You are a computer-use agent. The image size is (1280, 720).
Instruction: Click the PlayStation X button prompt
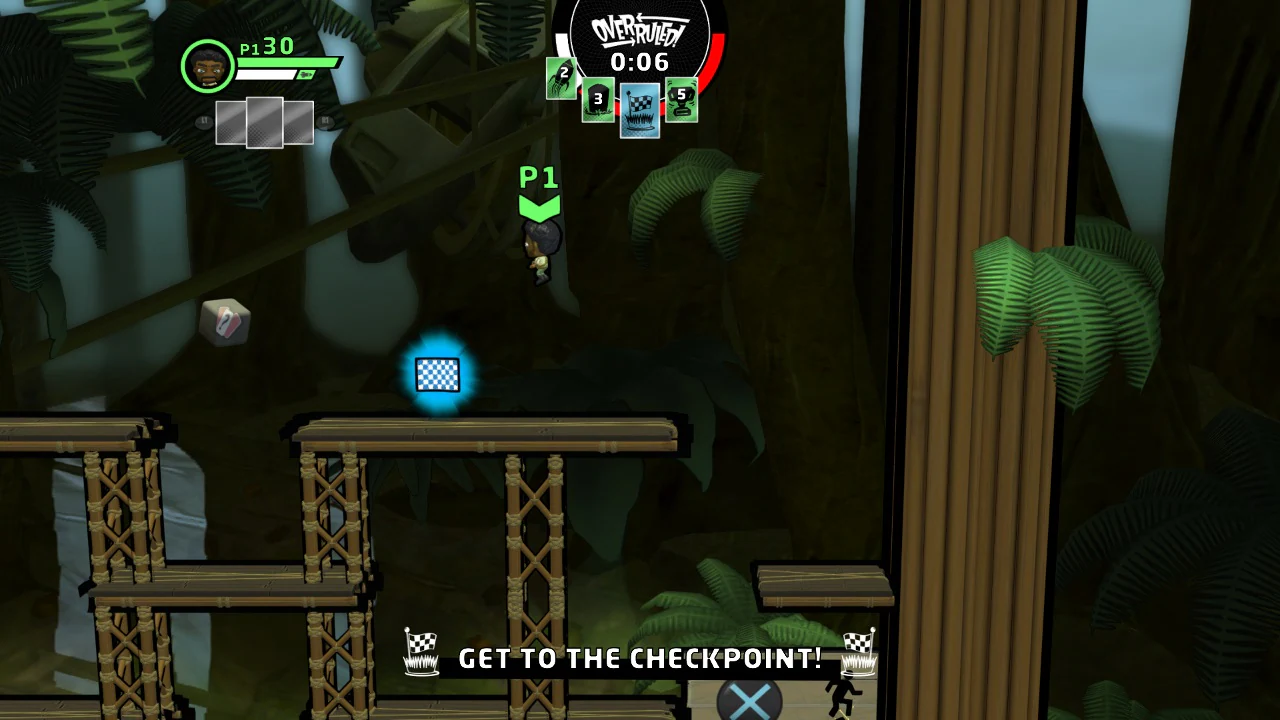[x=749, y=700]
